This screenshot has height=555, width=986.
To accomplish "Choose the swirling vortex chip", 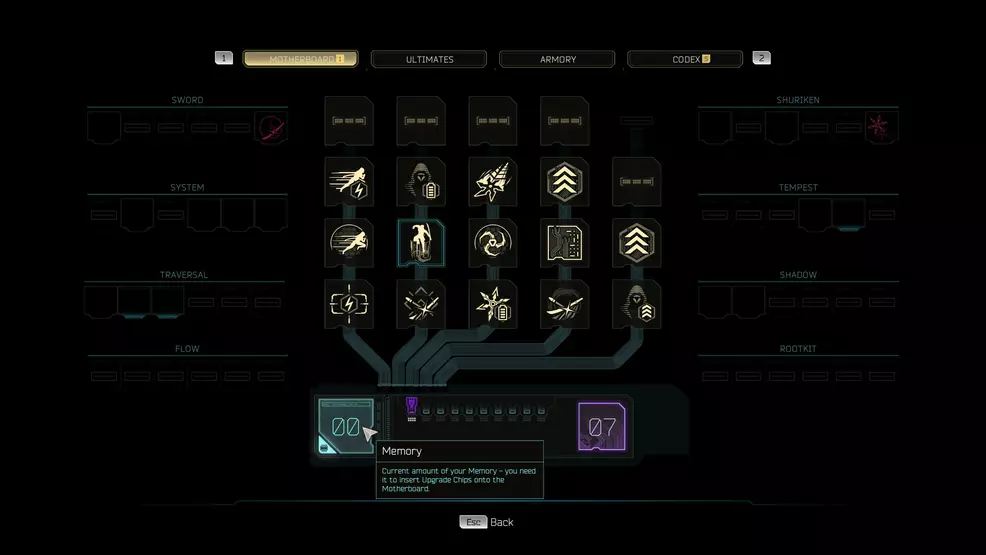I will click(493, 243).
